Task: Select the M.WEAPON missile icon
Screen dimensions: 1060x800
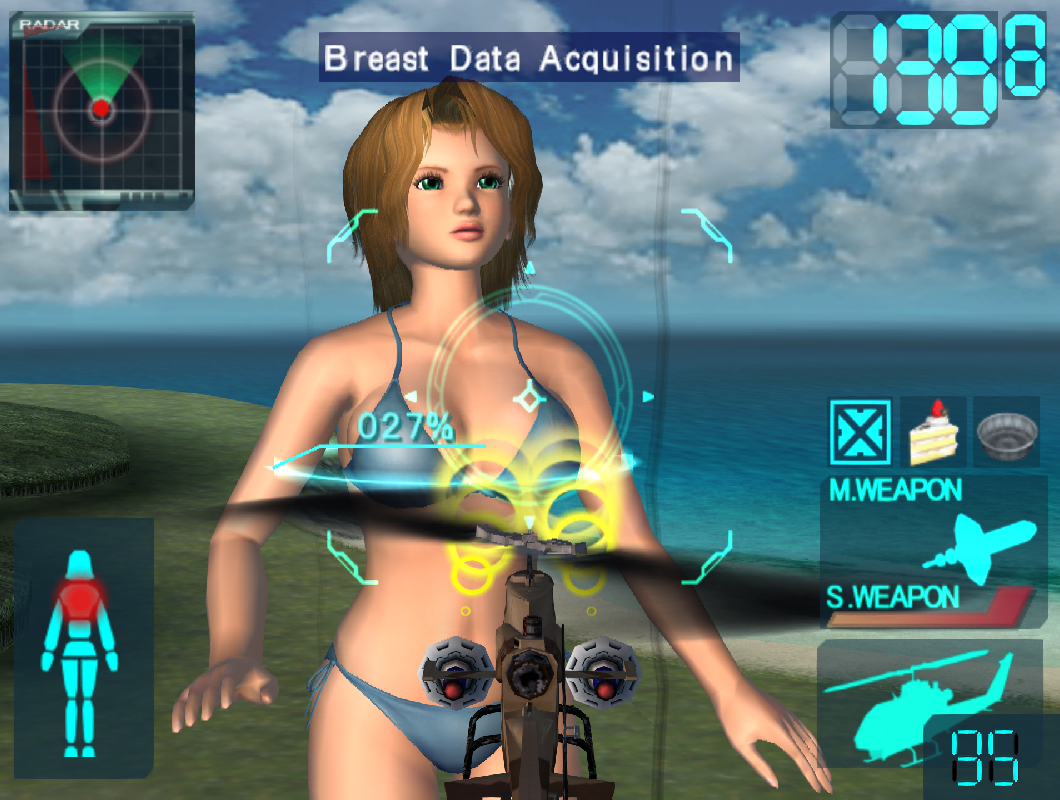Action: tap(979, 544)
